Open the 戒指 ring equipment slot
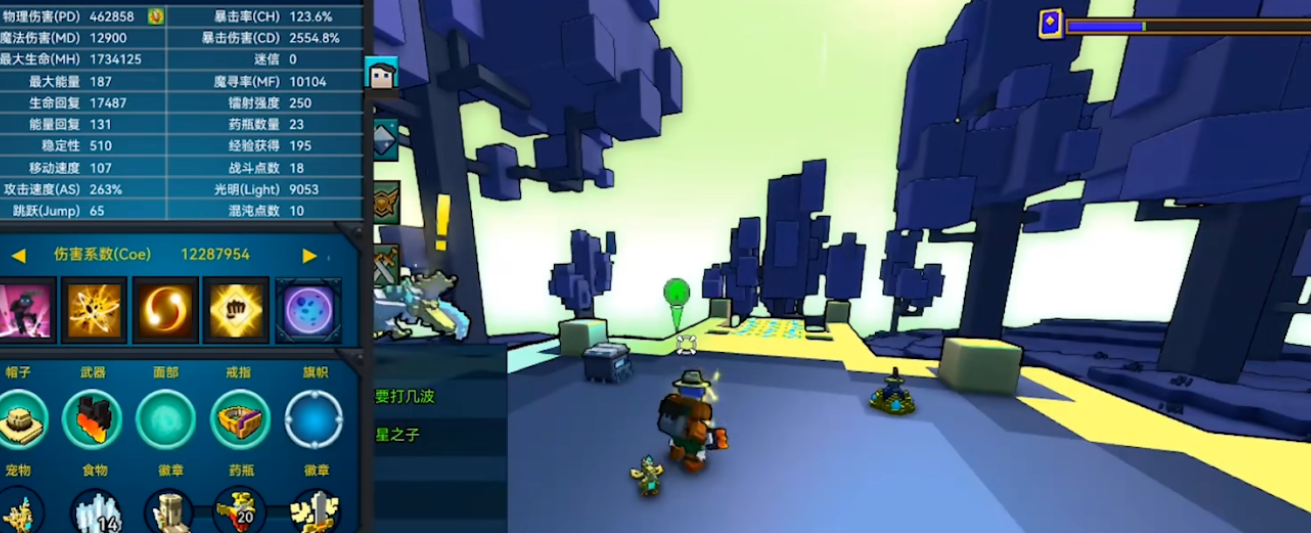 (240, 420)
